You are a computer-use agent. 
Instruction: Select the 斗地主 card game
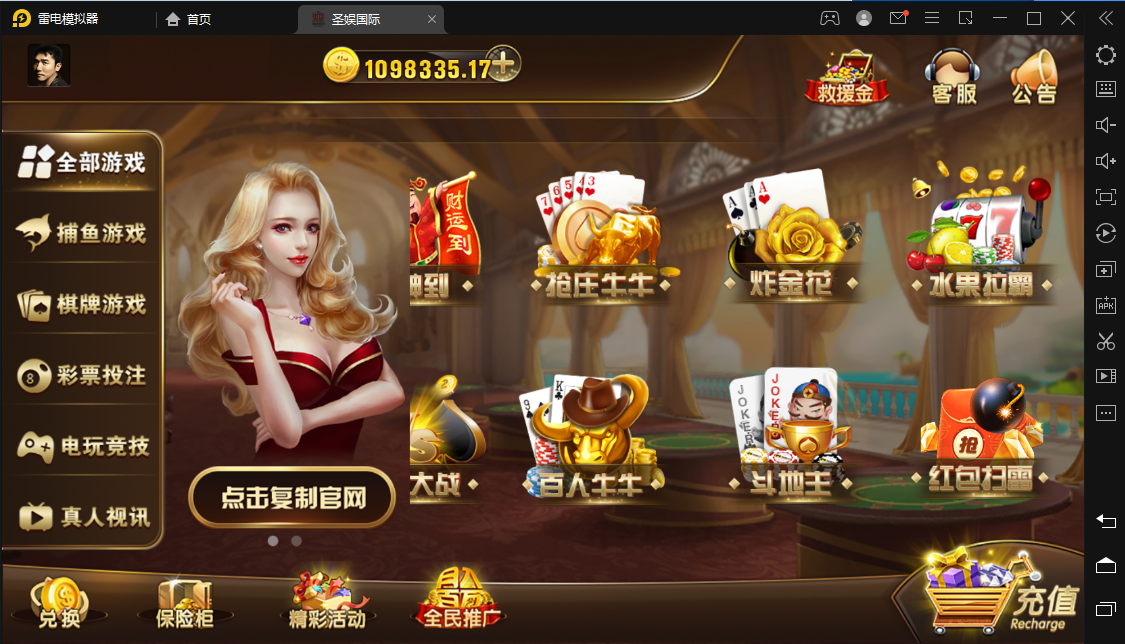pyautogui.click(x=790, y=440)
